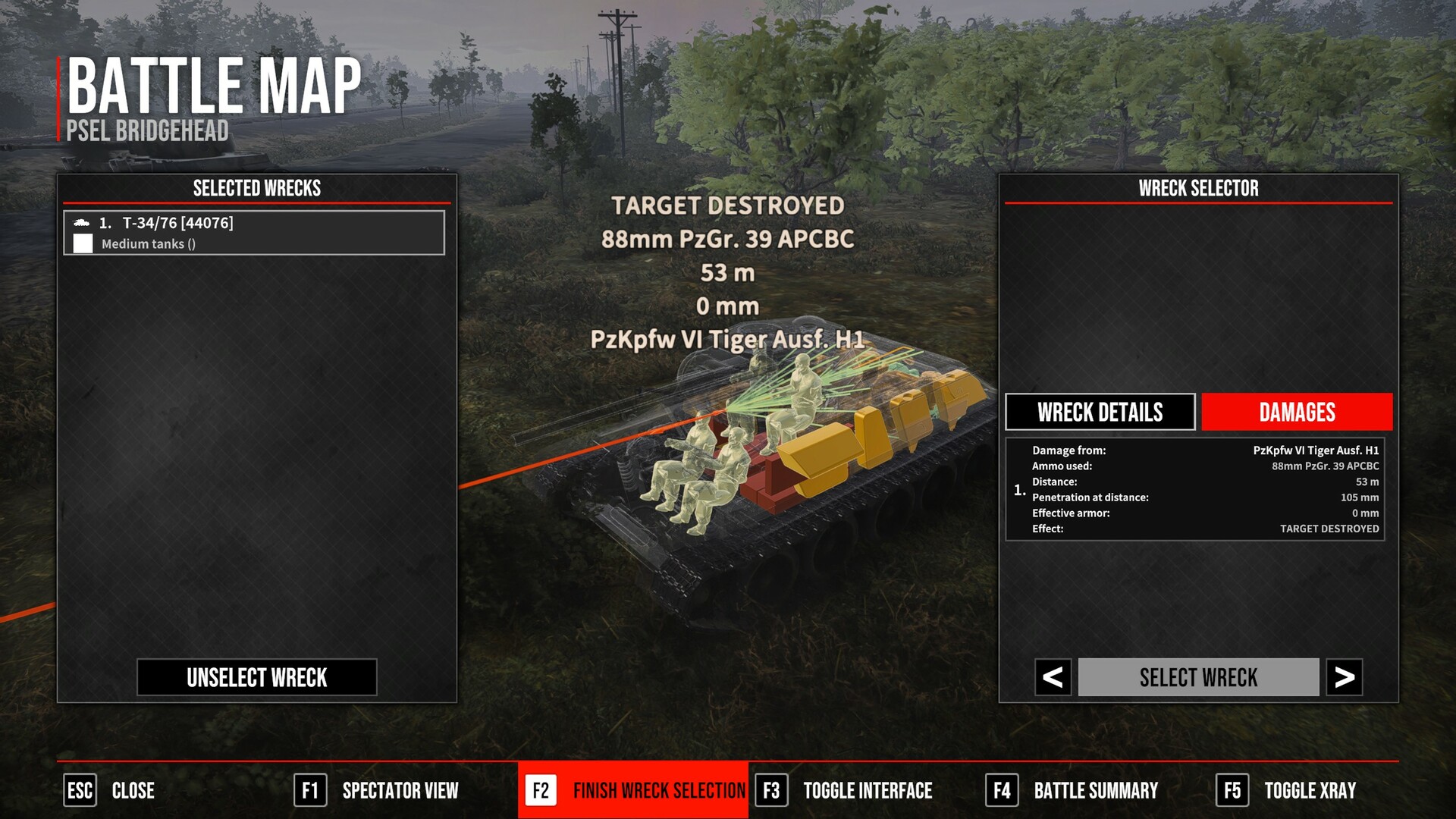
Task: Toggle Xray mode
Action: (x=1286, y=790)
